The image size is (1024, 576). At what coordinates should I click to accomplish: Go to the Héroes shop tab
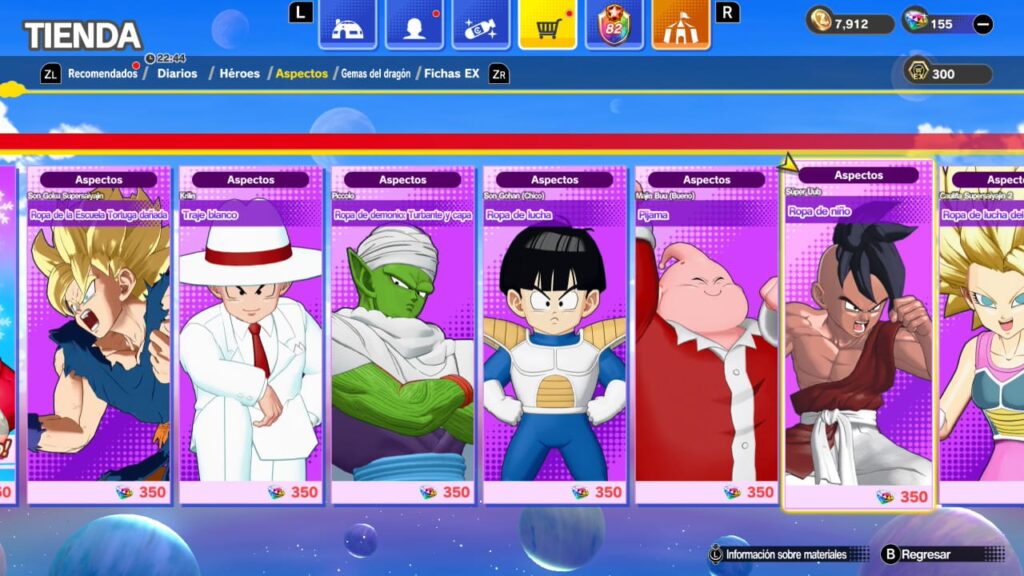tap(240, 74)
